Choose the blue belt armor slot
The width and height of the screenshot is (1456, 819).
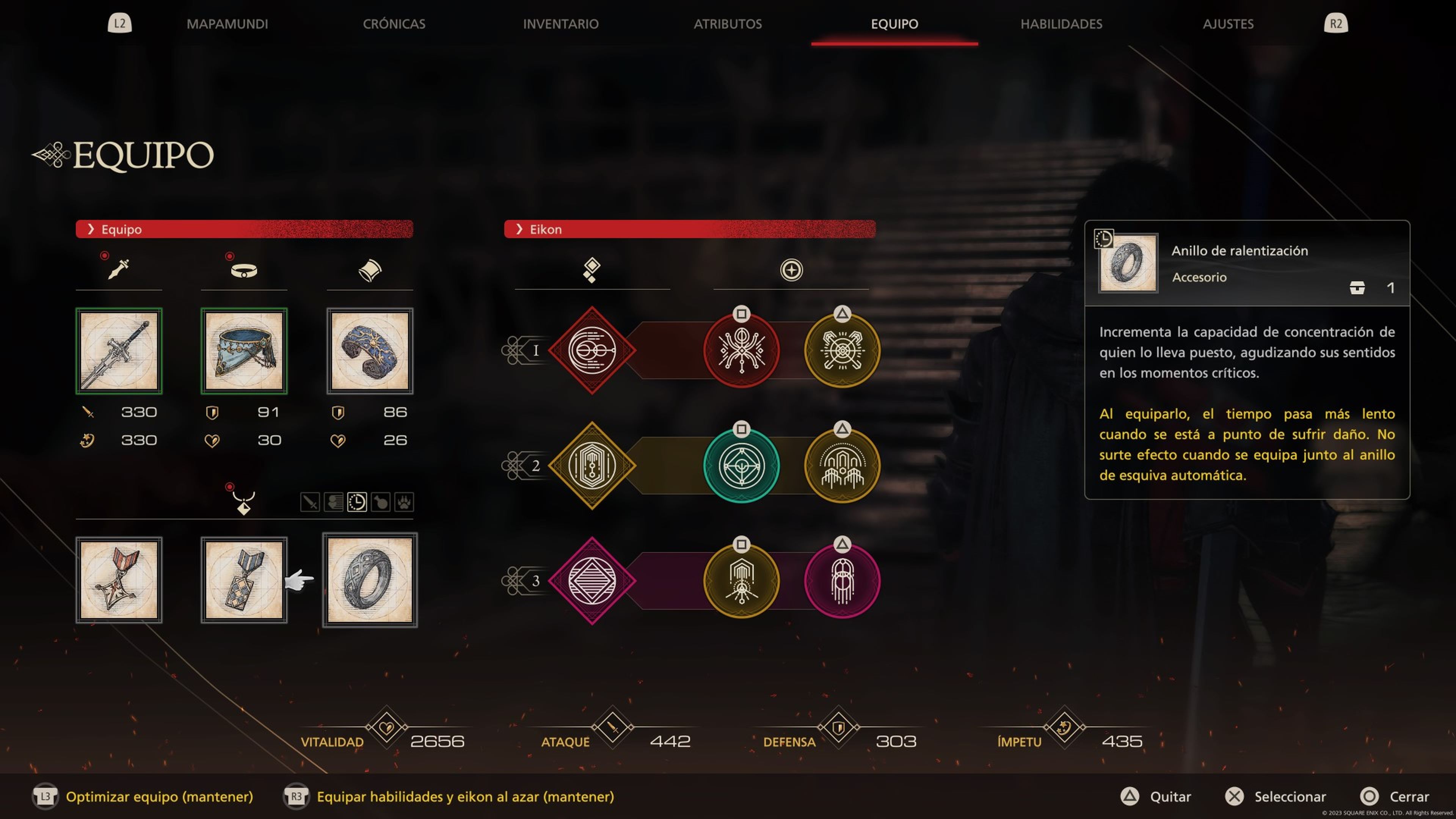[244, 350]
